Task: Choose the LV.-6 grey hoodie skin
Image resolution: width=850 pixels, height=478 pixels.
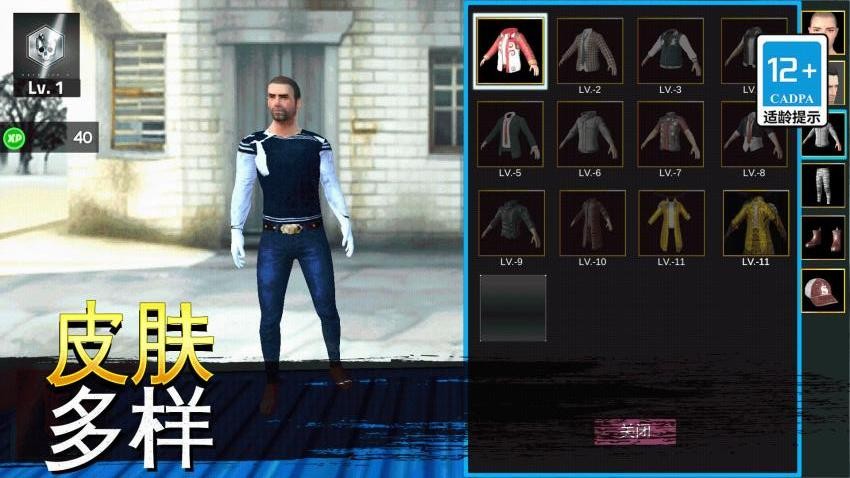Action: [590, 133]
